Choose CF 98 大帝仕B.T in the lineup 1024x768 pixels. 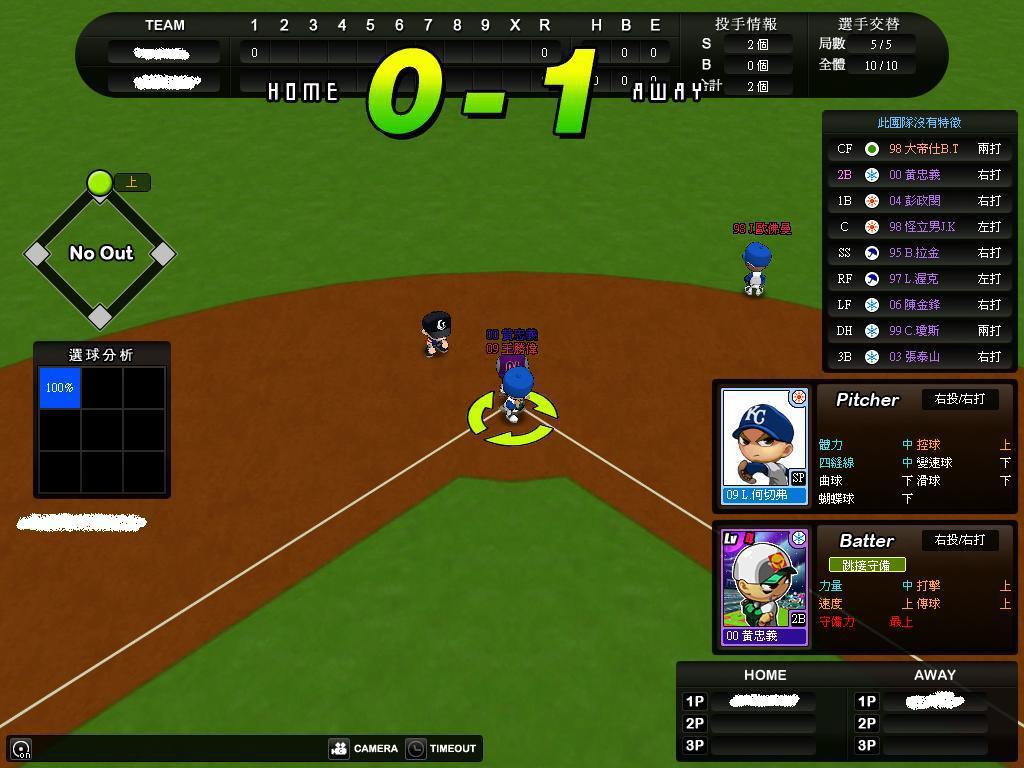919,149
